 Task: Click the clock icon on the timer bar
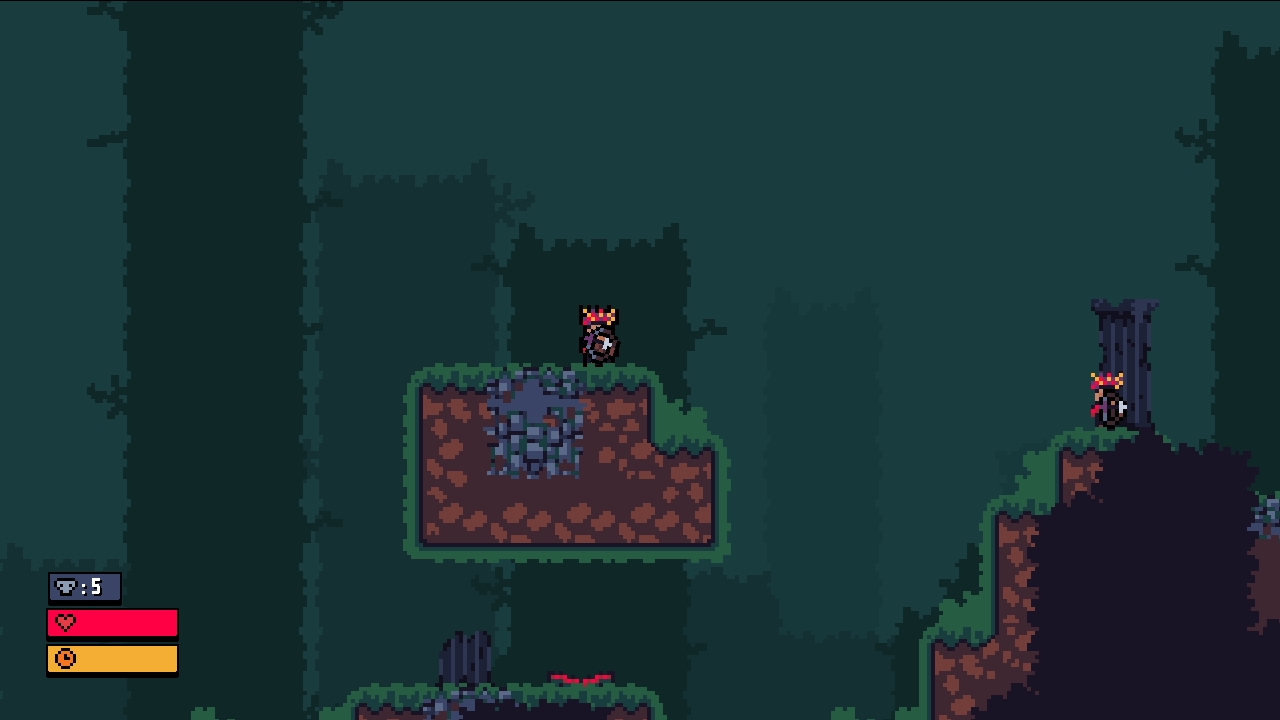coord(63,659)
